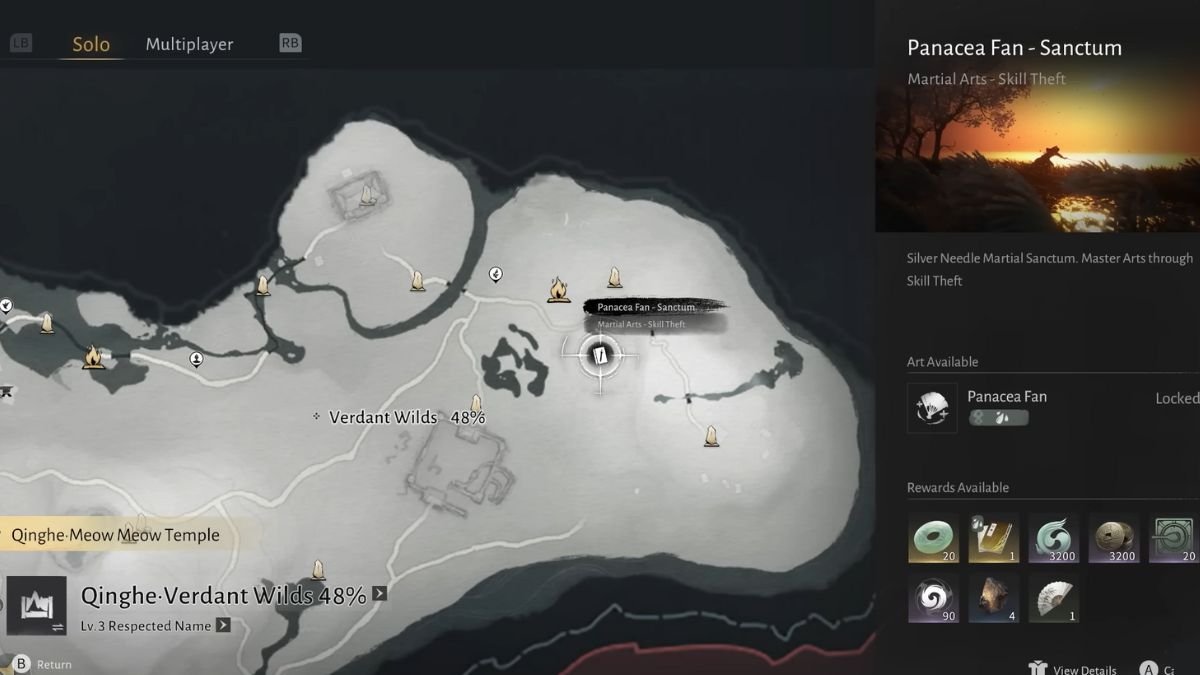Inspect the white swirl reward worth 90
Screen dimensions: 1200x675
tap(933, 598)
